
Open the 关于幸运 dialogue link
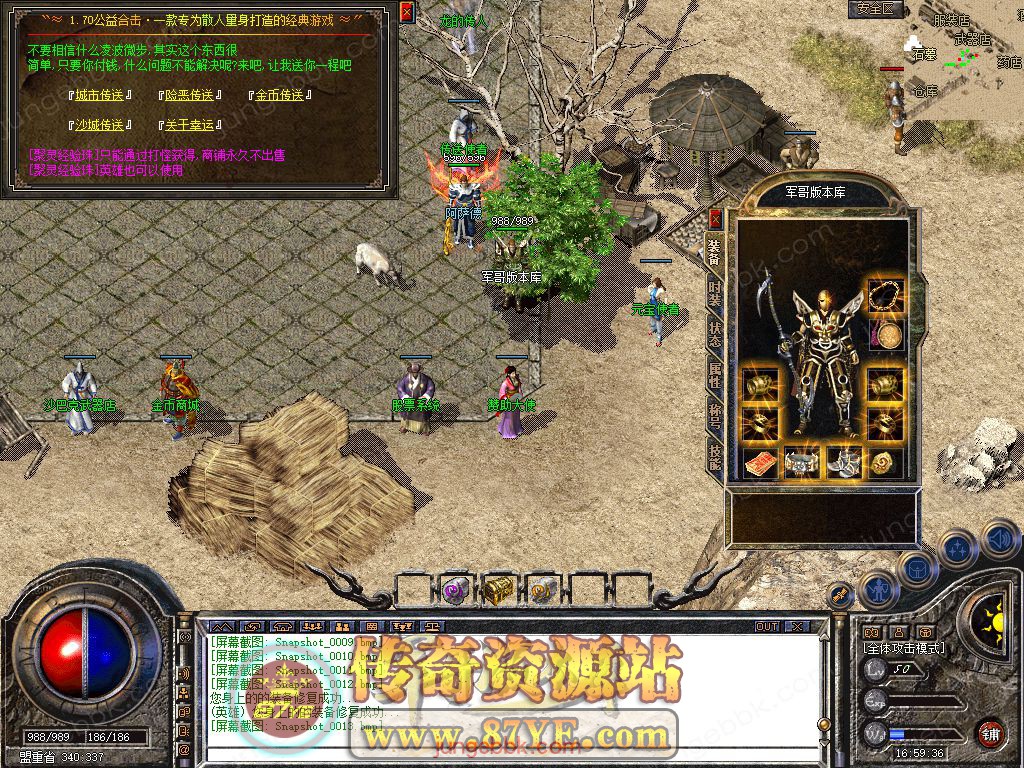pos(189,126)
